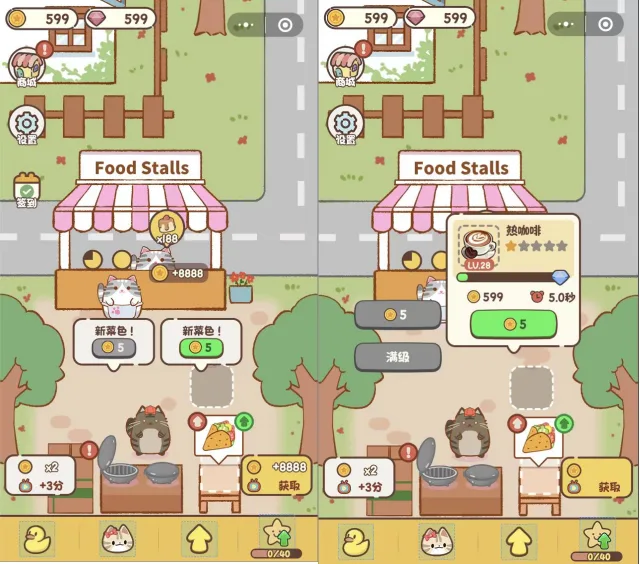Choose the 新菜色 bubble with gray coin button
Viewport: 640px width, 564px height.
tap(113, 347)
